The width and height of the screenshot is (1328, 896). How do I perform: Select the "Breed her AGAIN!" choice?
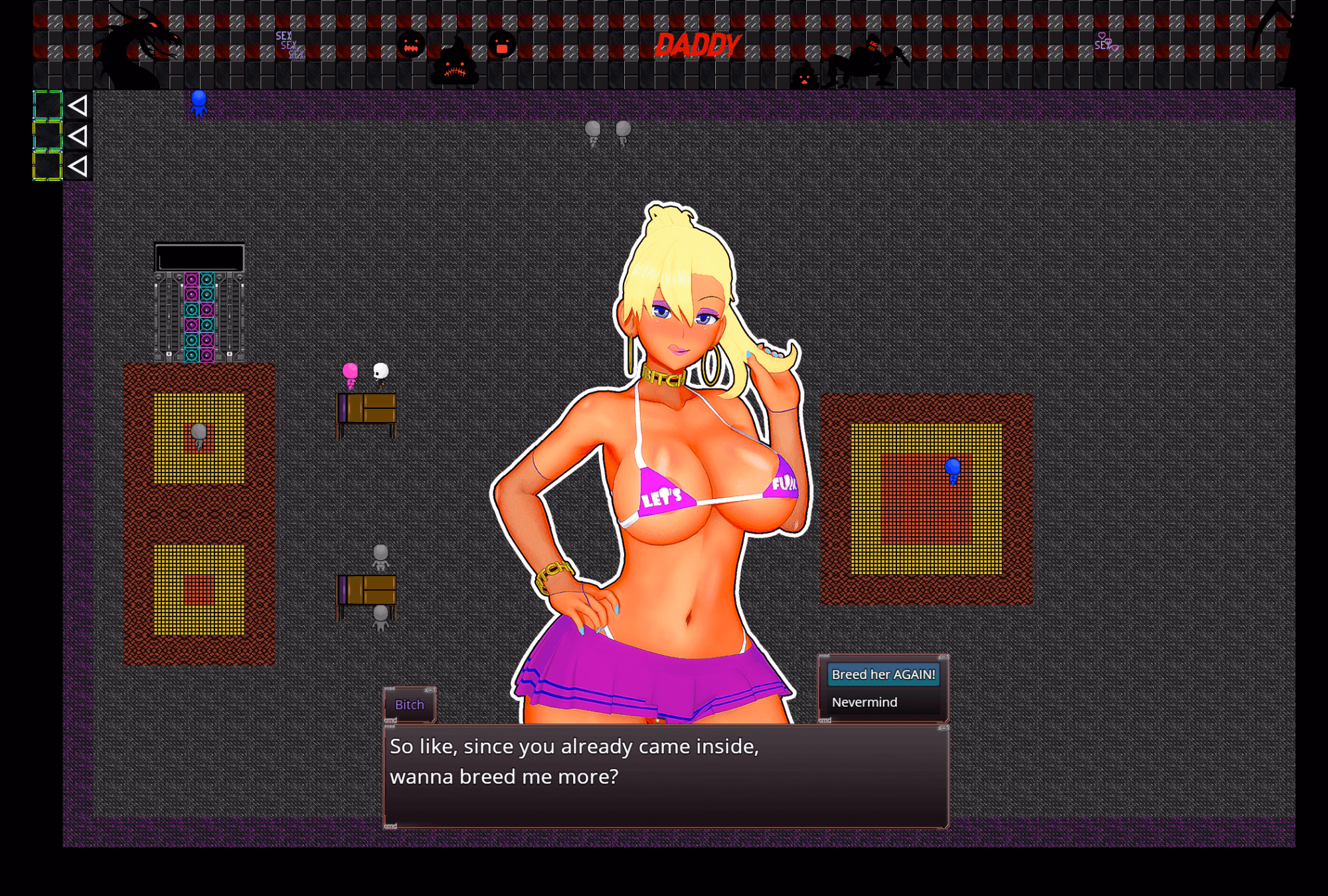tap(884, 673)
